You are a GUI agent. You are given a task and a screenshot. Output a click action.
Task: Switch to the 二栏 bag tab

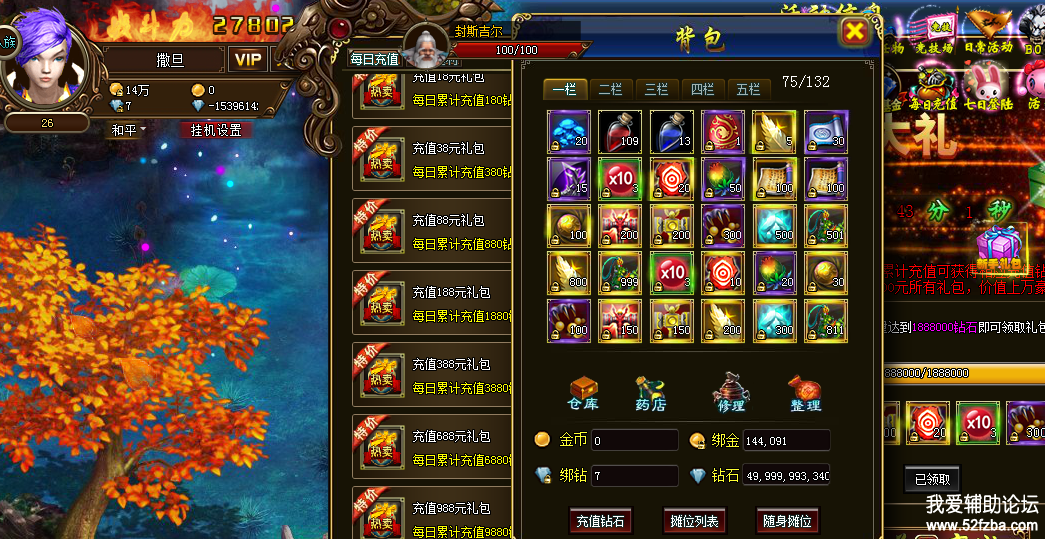(x=610, y=89)
